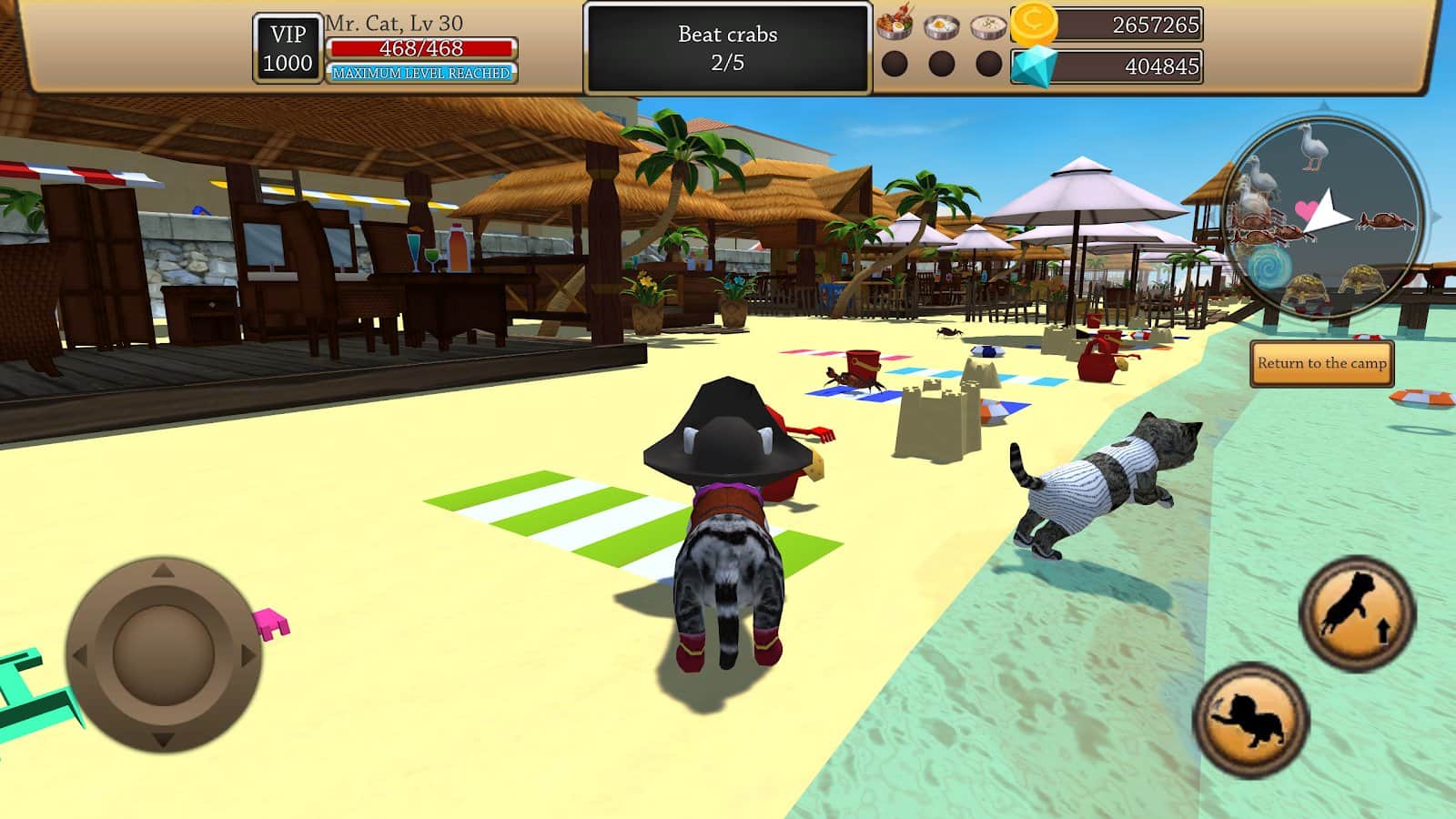Open the circular minimap
The width and height of the screenshot is (1456, 819).
[x=1324, y=219]
